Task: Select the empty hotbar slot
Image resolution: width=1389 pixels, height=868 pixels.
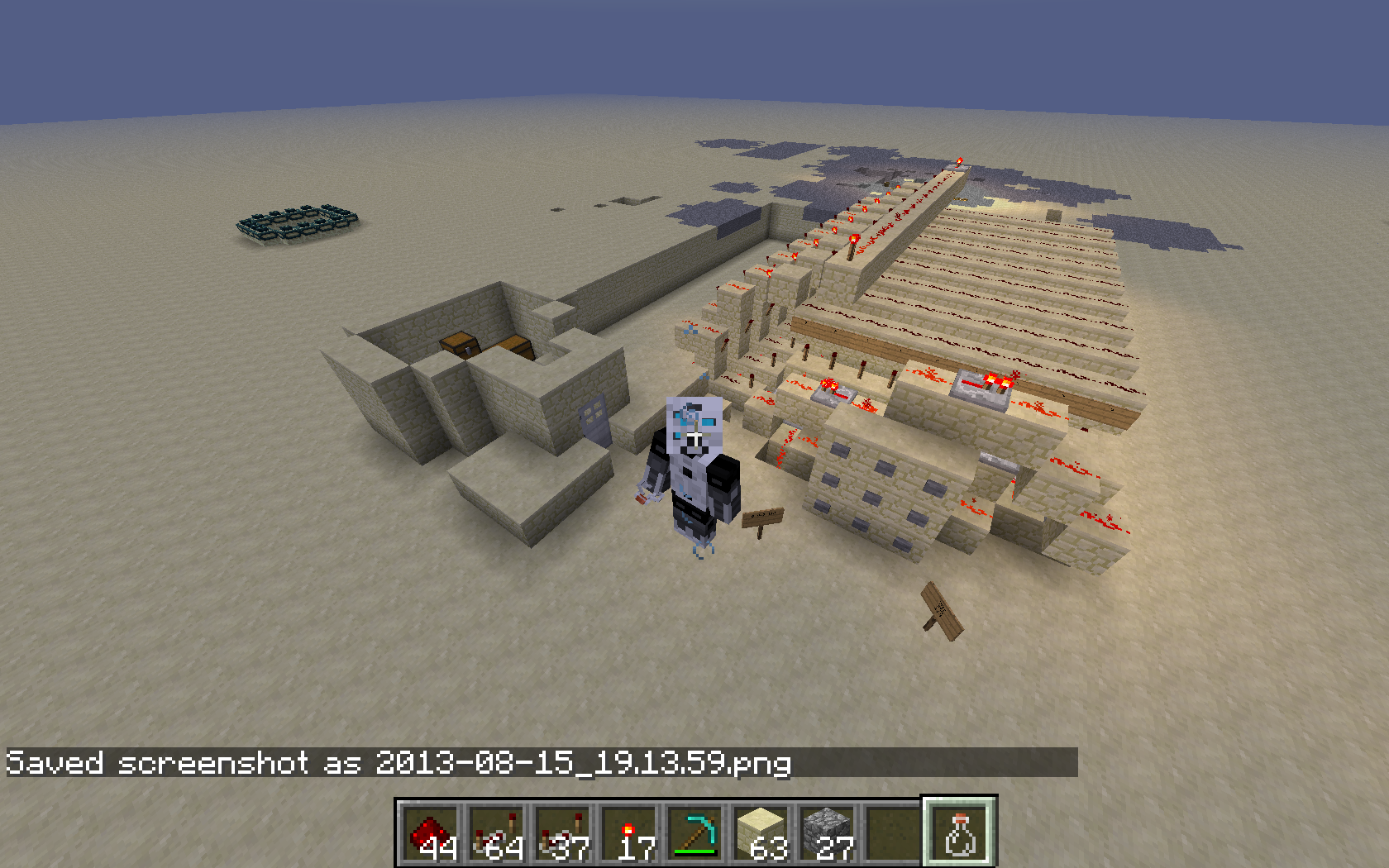Action: 894,833
